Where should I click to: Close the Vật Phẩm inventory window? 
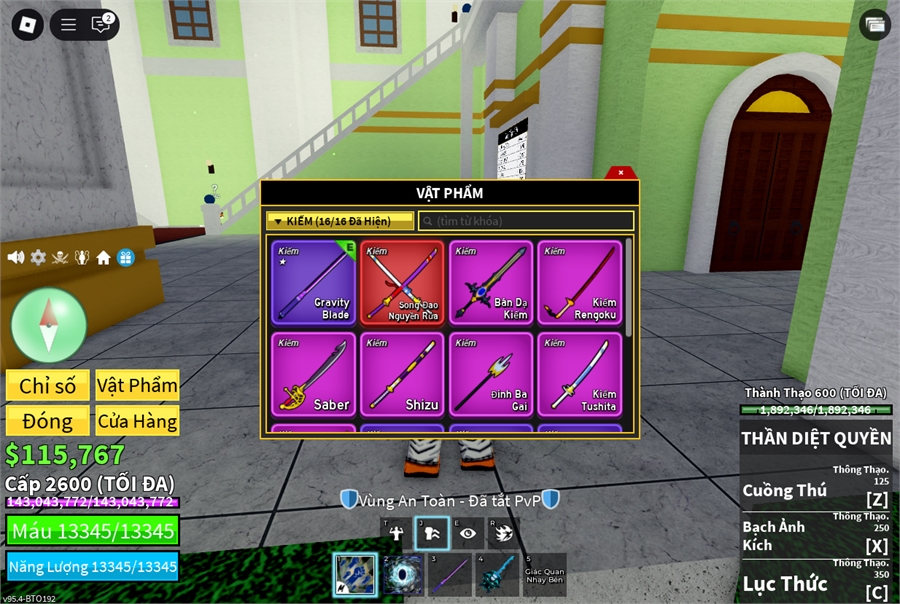pos(621,172)
